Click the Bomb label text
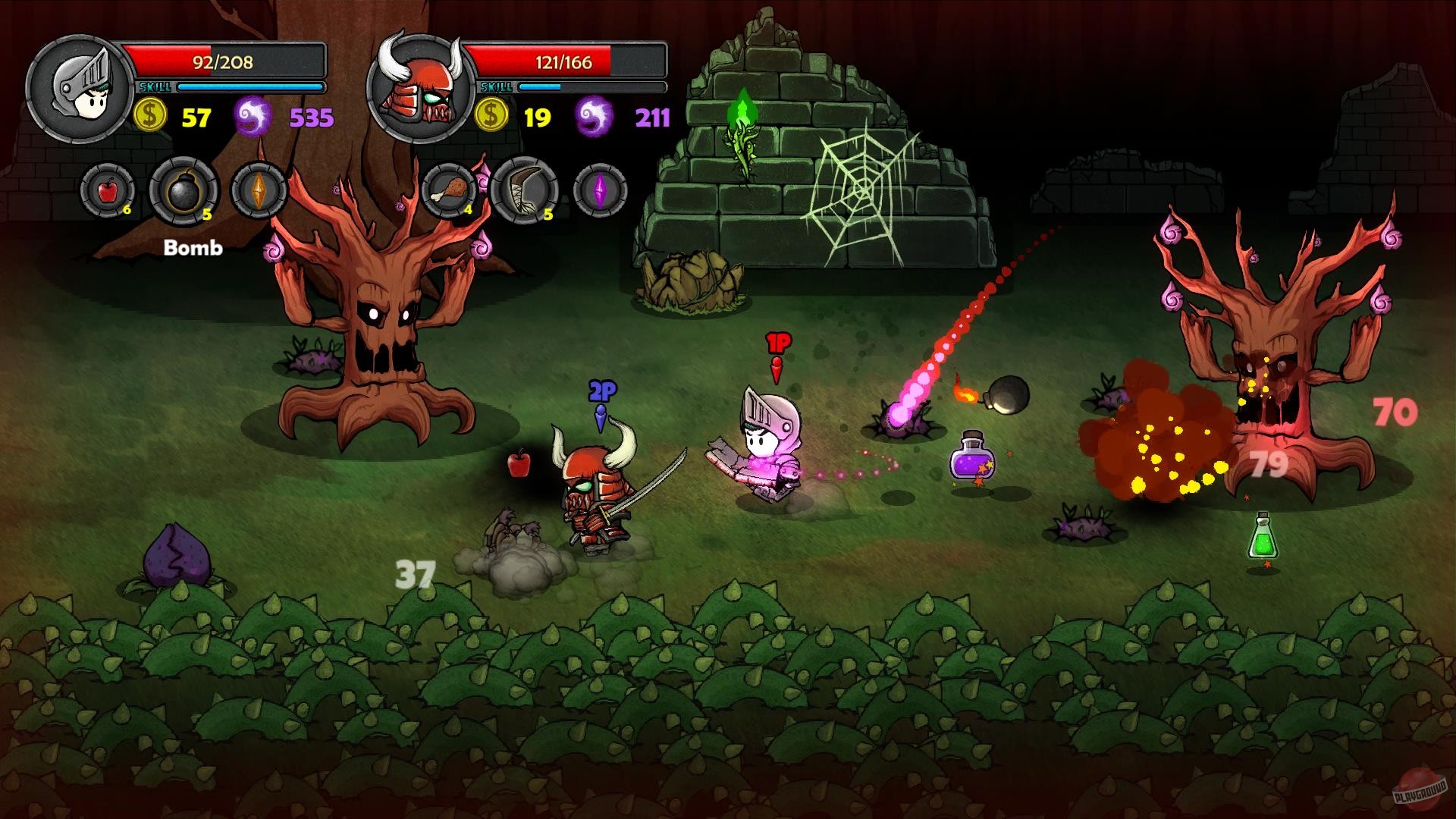The width and height of the screenshot is (1456, 819). click(x=192, y=248)
